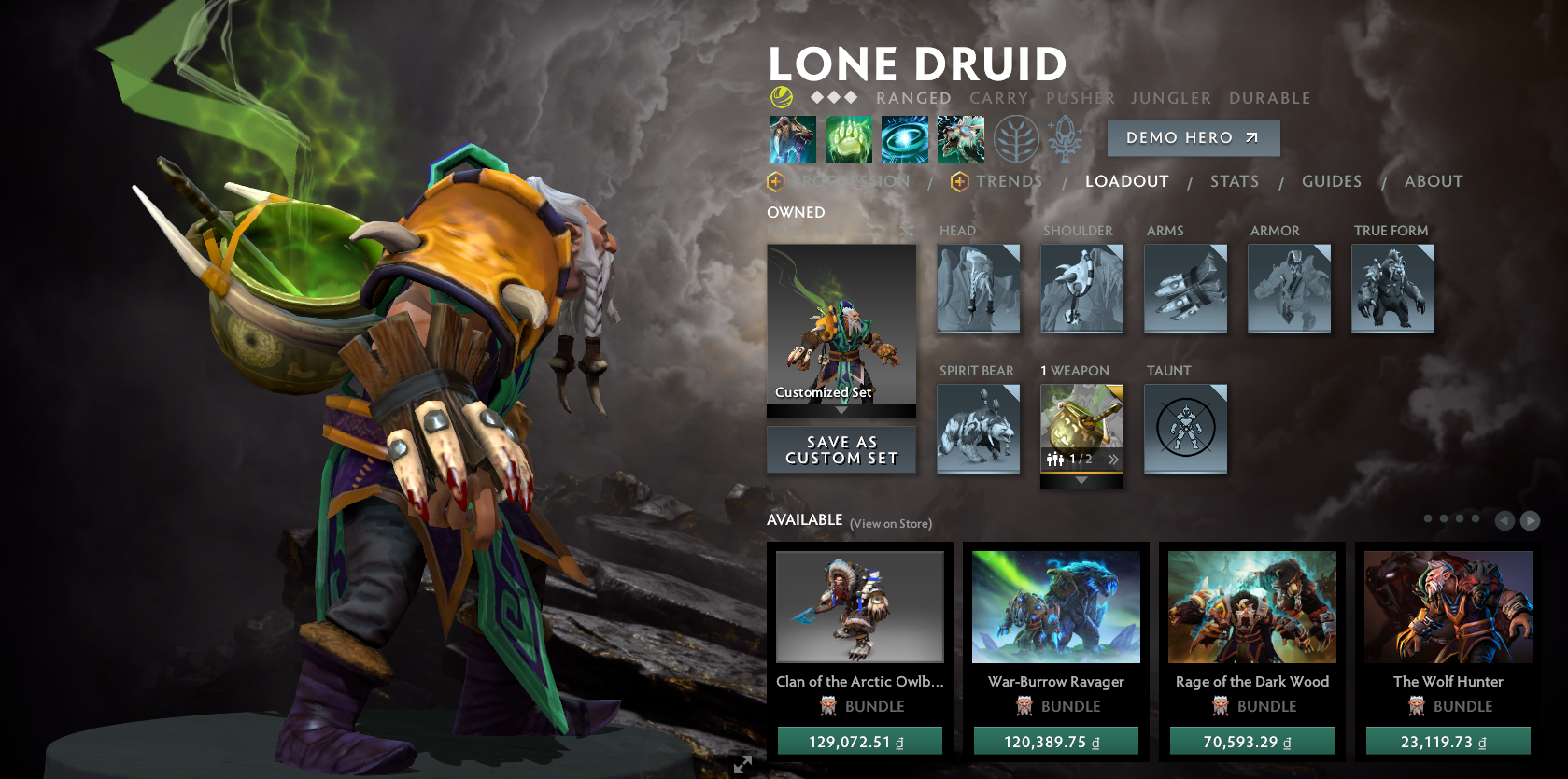Click the expand arrow below the hero model
The image size is (1568, 779).
click(x=743, y=764)
